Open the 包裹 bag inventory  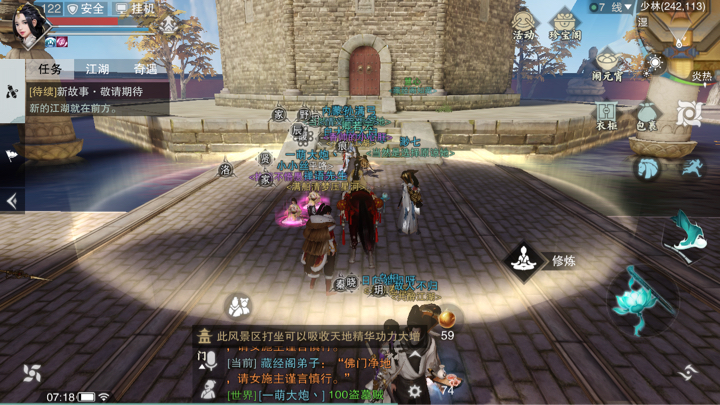pos(647,115)
